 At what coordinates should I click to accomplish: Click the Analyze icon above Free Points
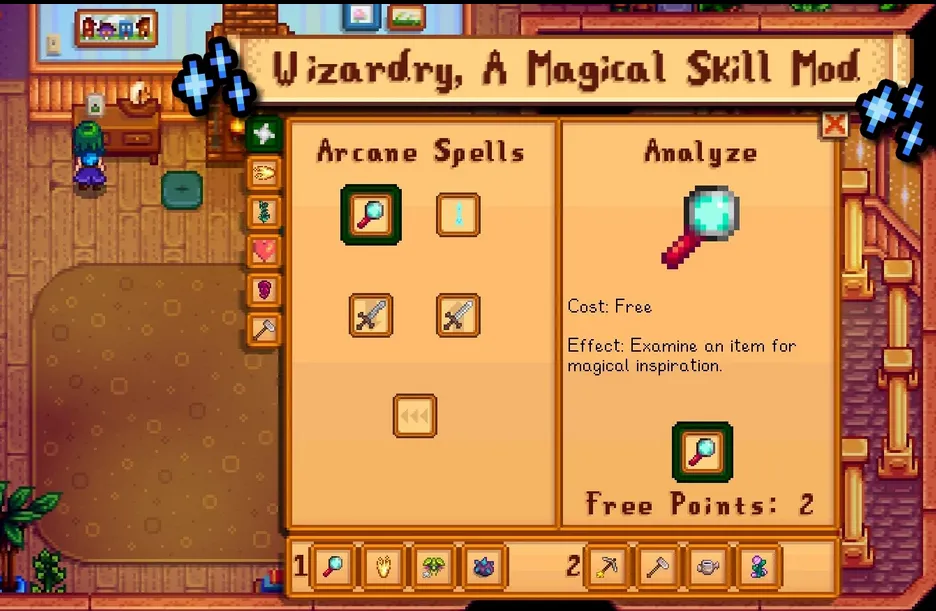[702, 452]
